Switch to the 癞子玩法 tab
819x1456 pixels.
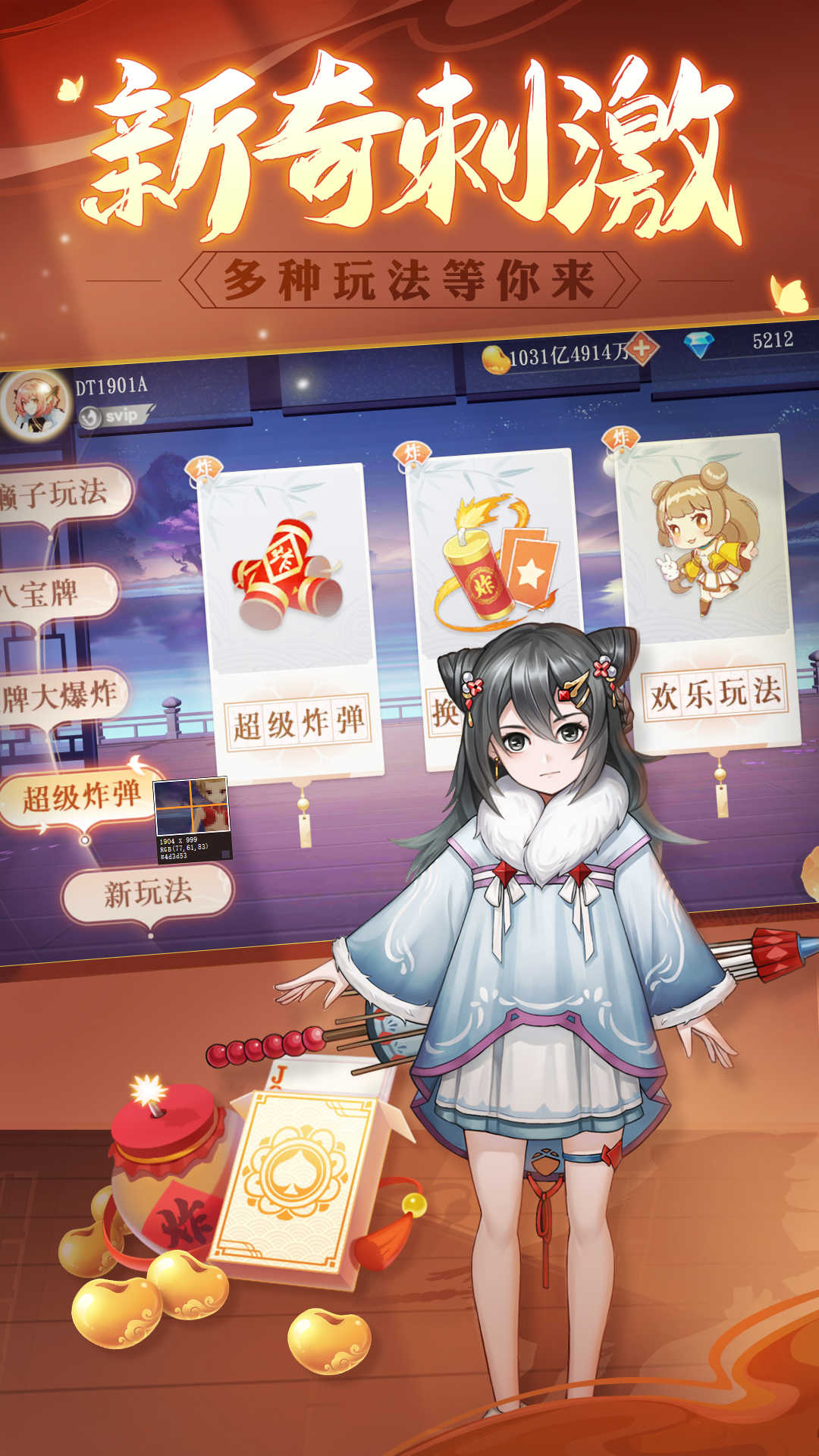pos(61,494)
